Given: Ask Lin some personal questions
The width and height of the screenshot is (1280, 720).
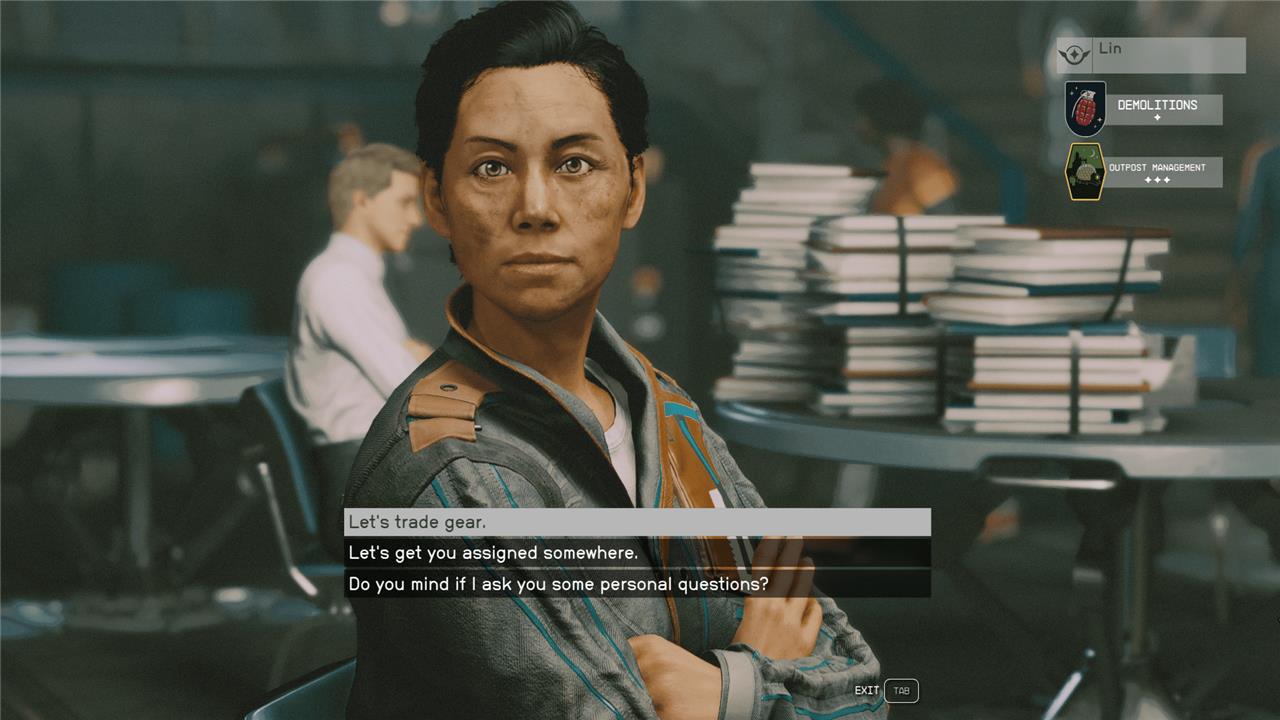Looking at the screenshot, I should [x=637, y=584].
